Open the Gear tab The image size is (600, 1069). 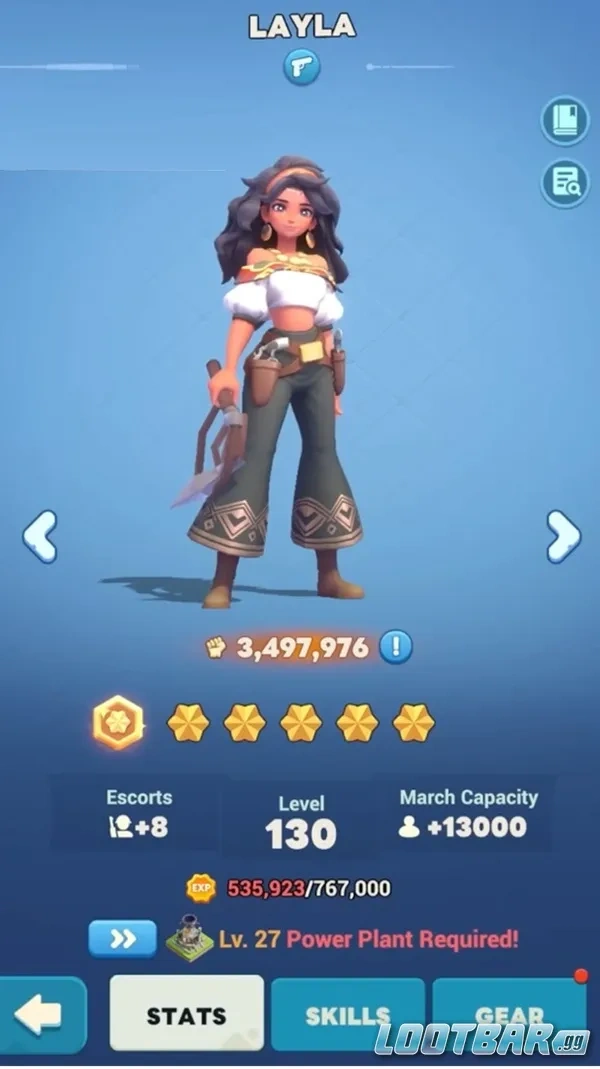509,1015
